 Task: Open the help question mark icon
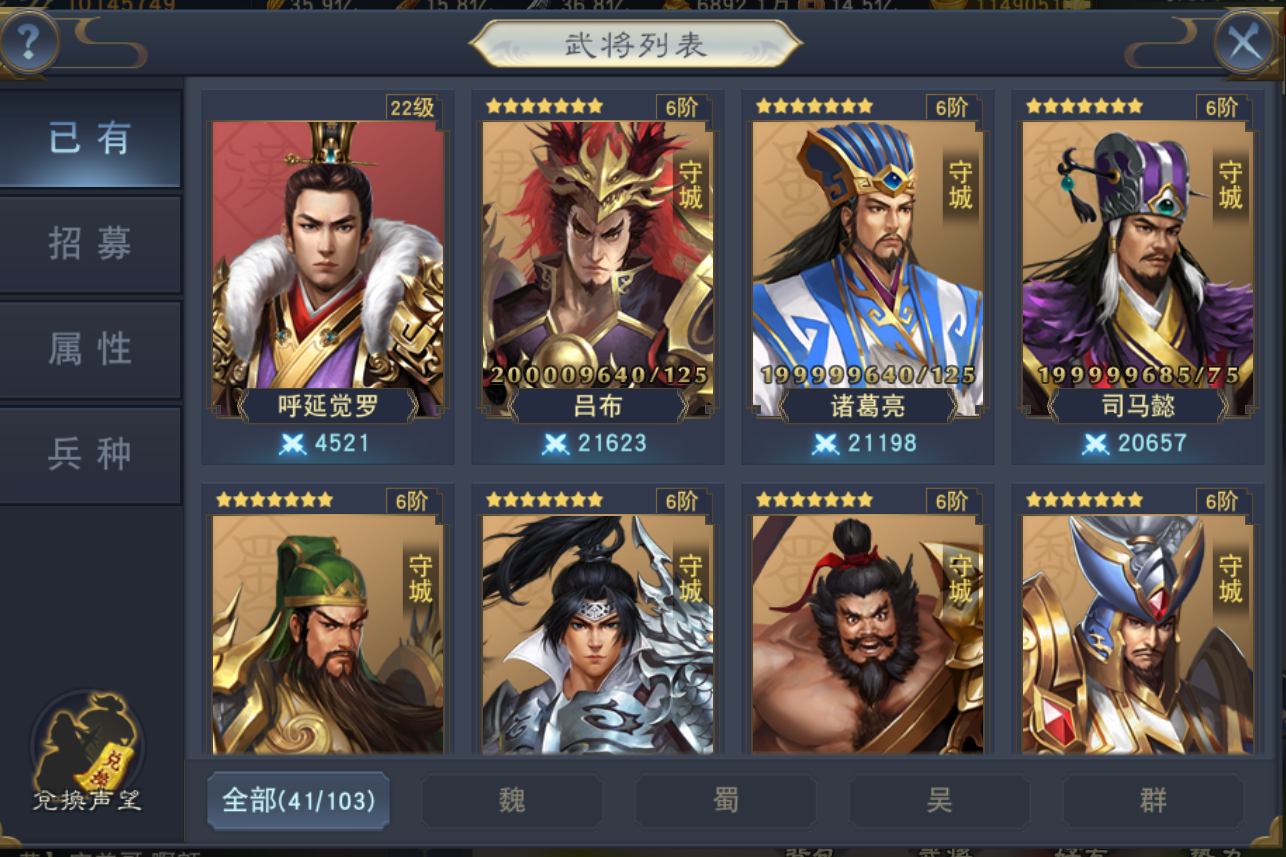point(27,41)
